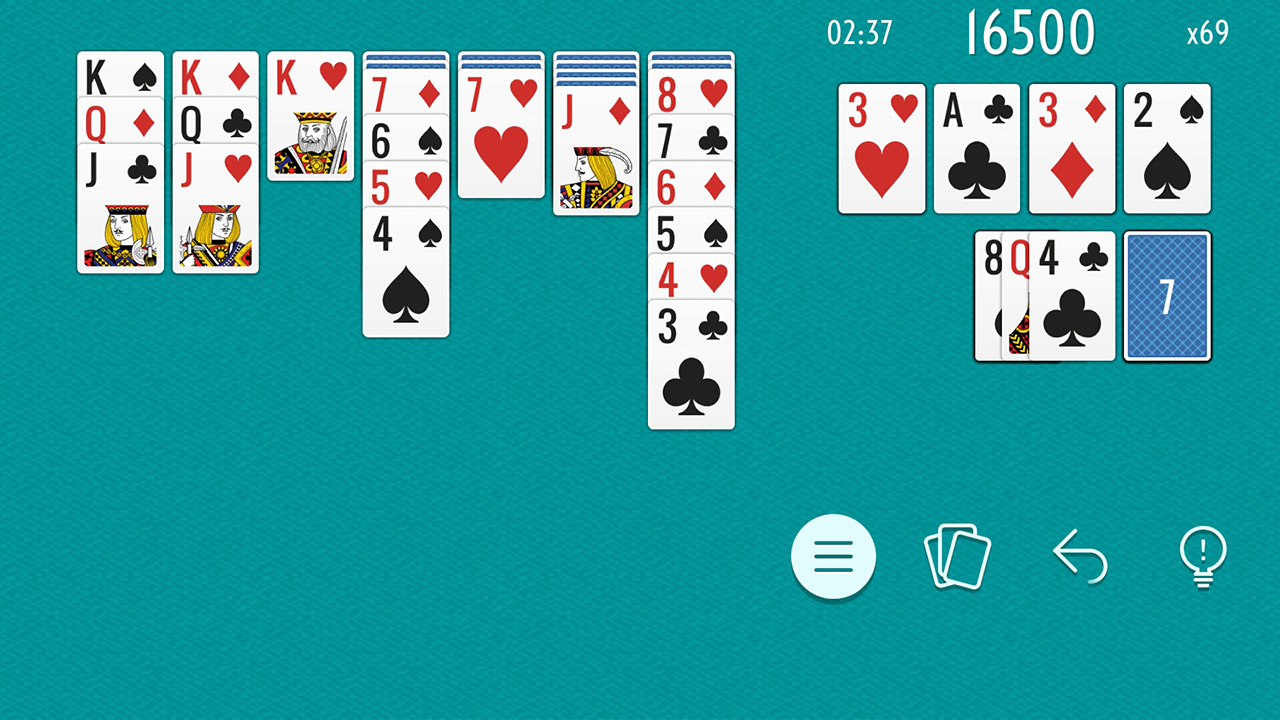
Task: Click the hint lightbulb icon
Action: click(x=1203, y=557)
